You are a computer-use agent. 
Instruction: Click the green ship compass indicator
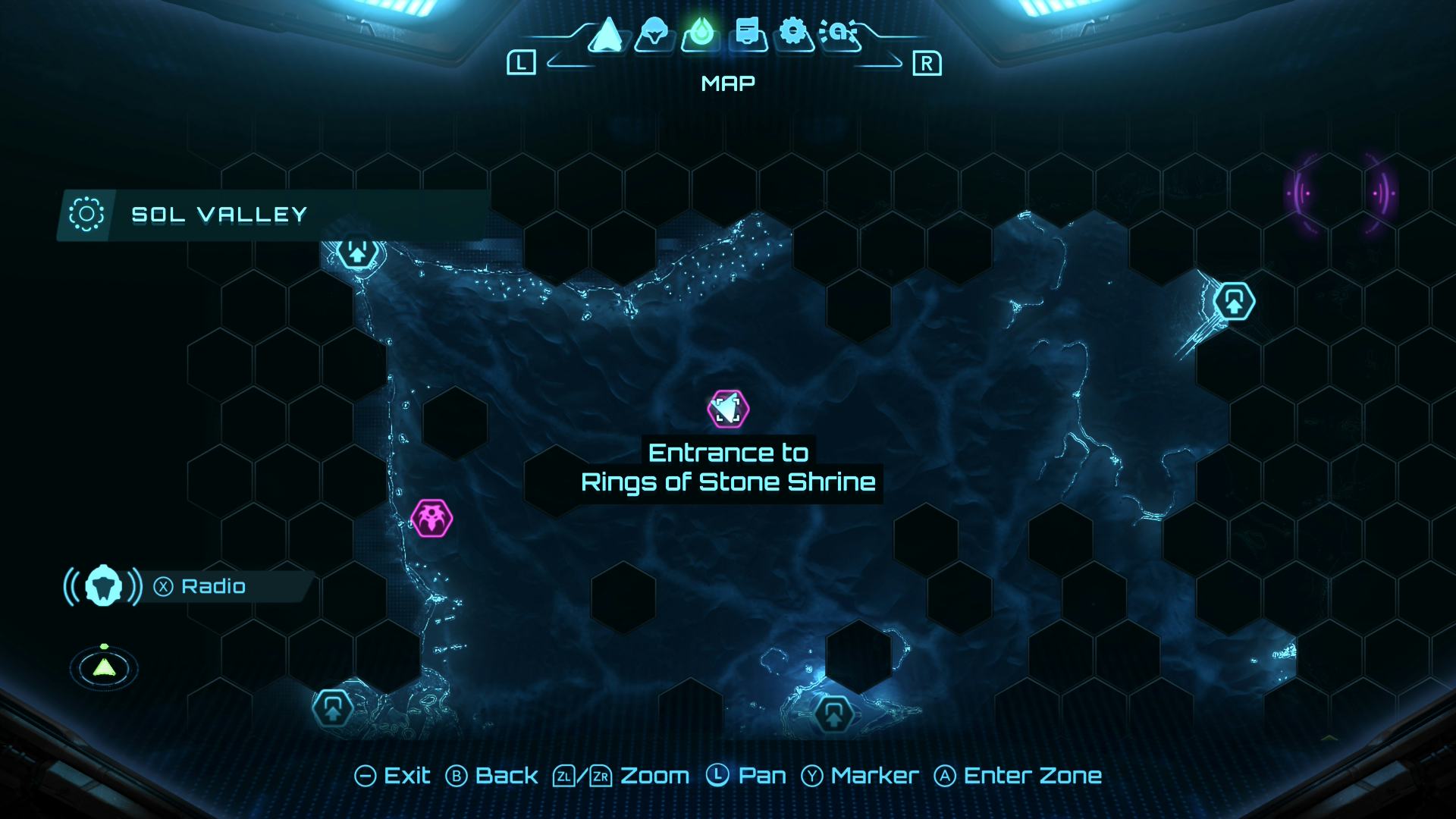(104, 667)
